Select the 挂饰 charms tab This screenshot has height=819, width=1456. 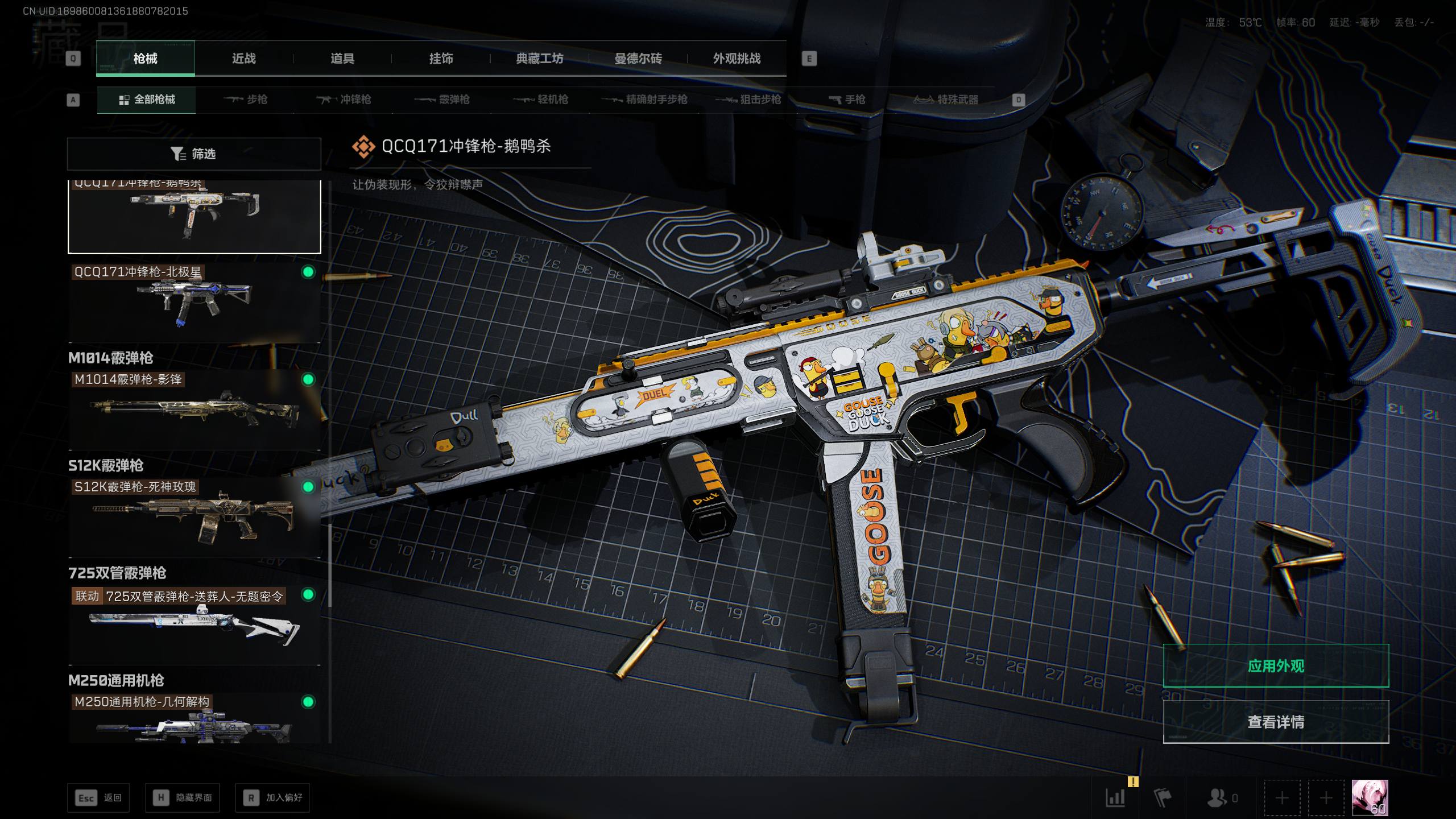point(441,59)
